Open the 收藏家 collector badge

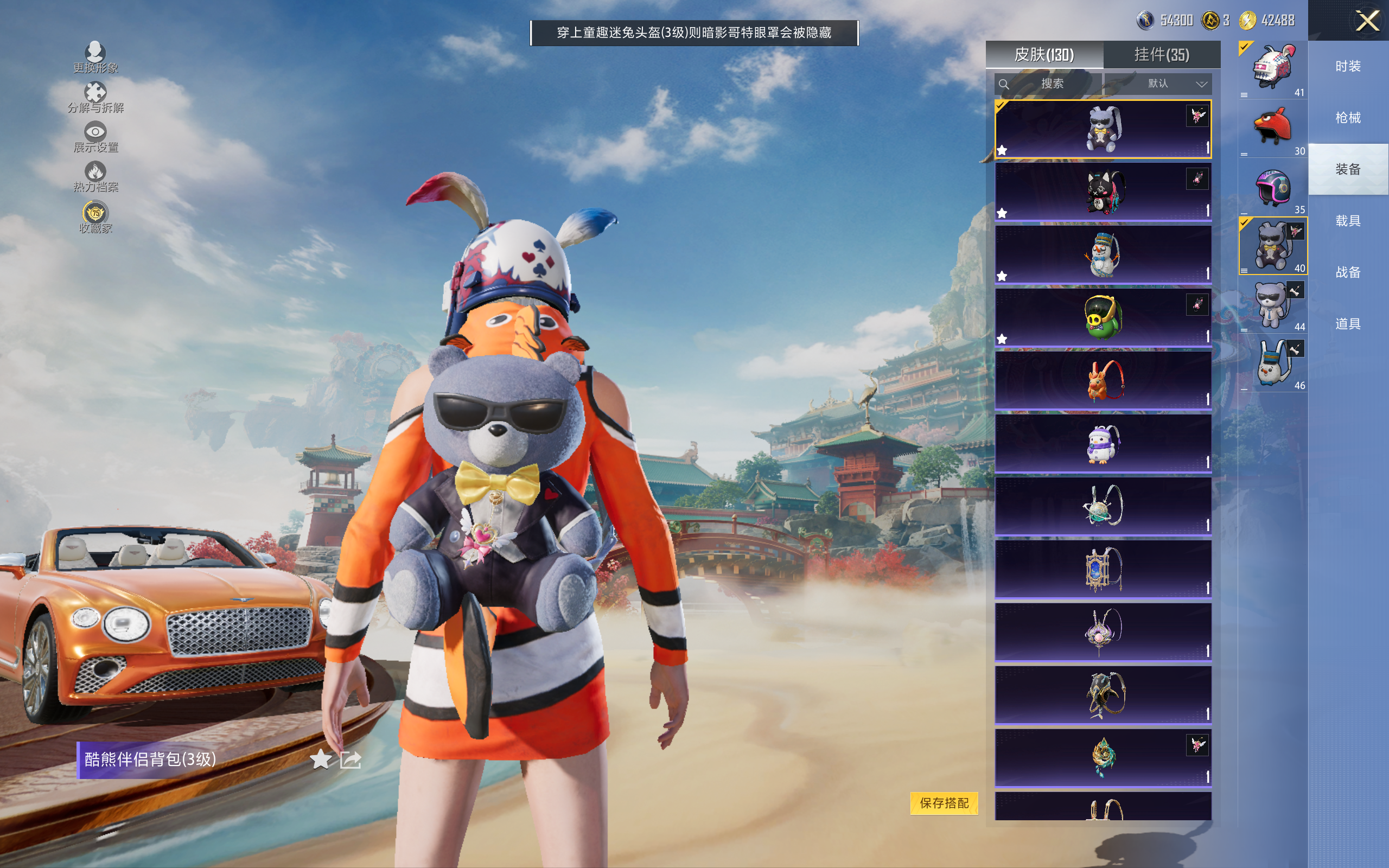coord(95,217)
